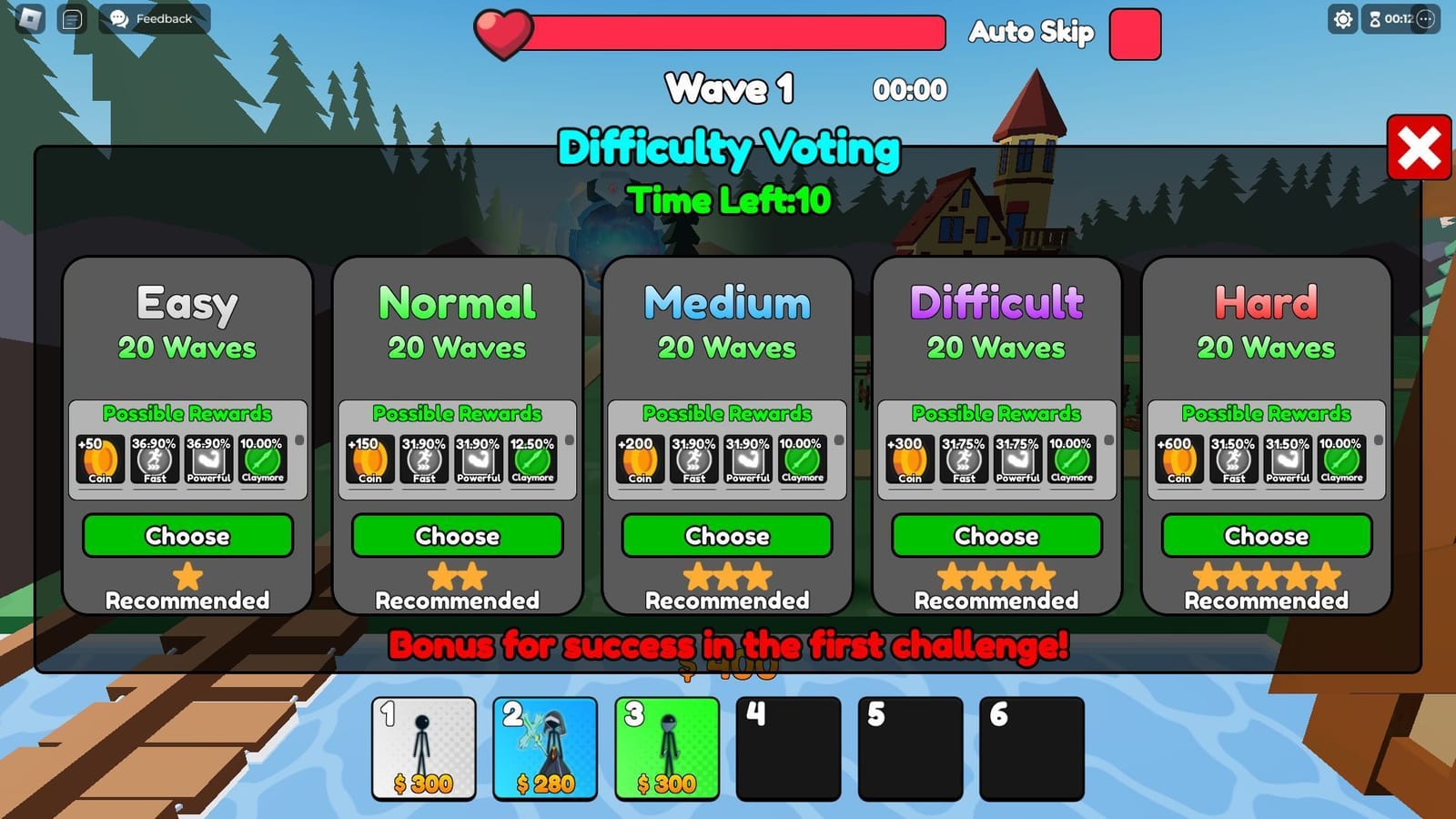Image resolution: width=1456 pixels, height=819 pixels.
Task: Open the settings gear icon
Action: pyautogui.click(x=1343, y=18)
